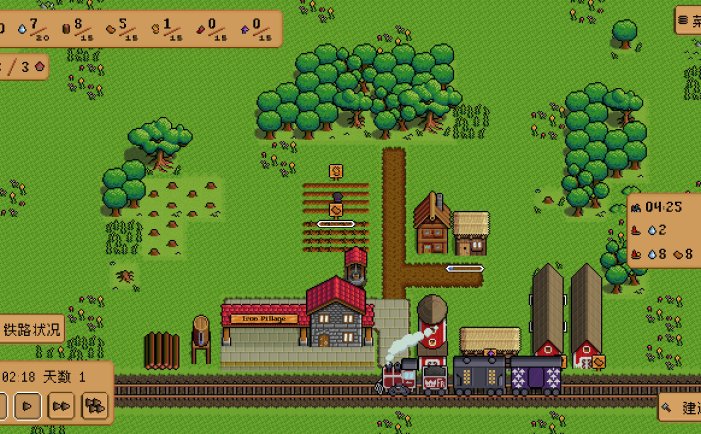Screen dimensions: 701x434
Task: Open the build menu with hammer icon
Action: point(681,407)
